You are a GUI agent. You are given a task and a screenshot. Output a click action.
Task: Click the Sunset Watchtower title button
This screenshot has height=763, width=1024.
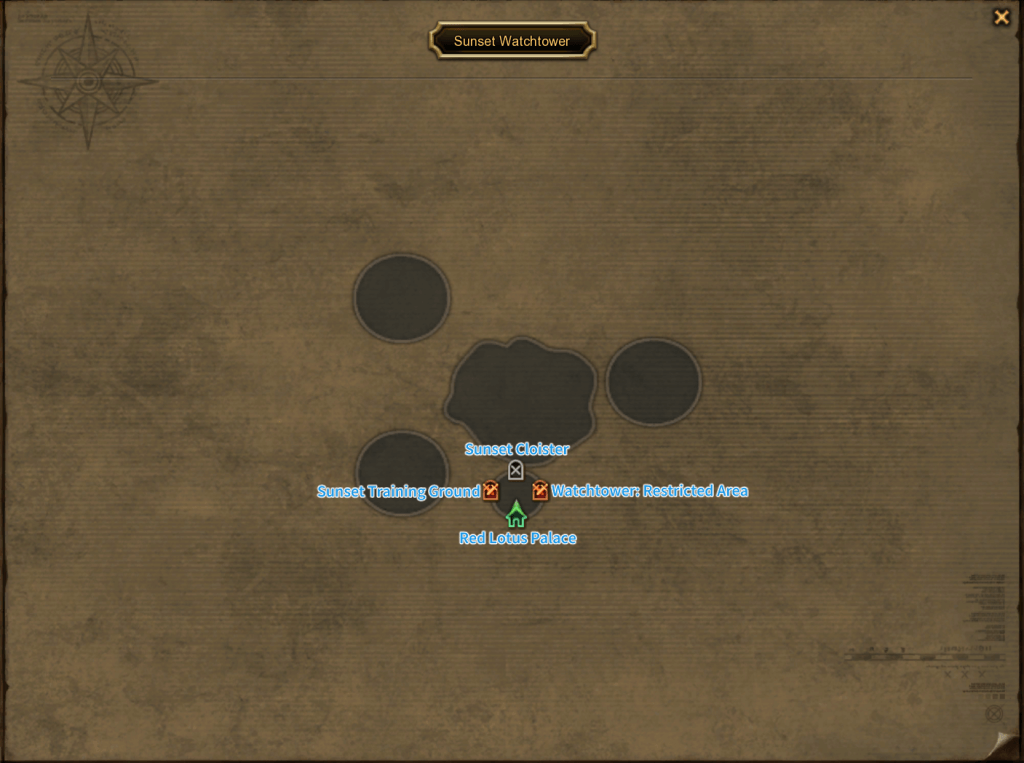tap(512, 41)
